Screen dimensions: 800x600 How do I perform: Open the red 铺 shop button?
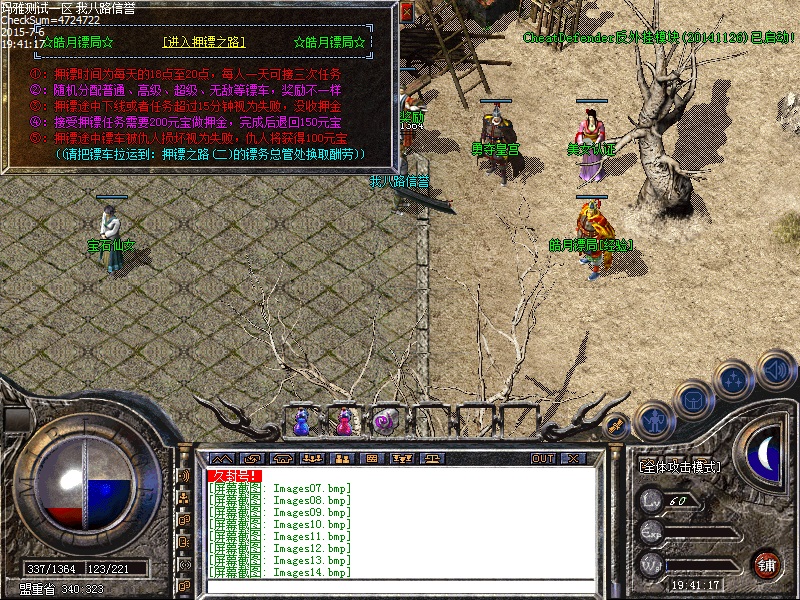(767, 563)
